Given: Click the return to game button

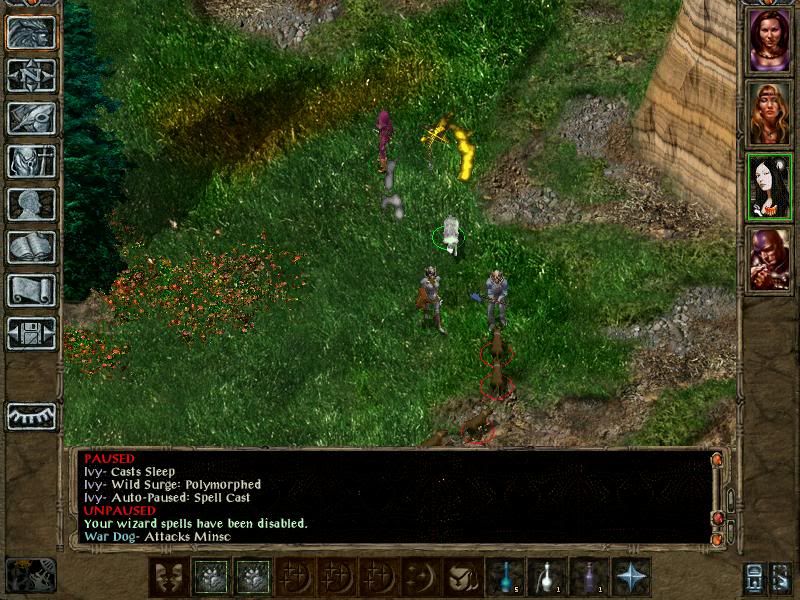Looking at the screenshot, I should click(31, 32).
